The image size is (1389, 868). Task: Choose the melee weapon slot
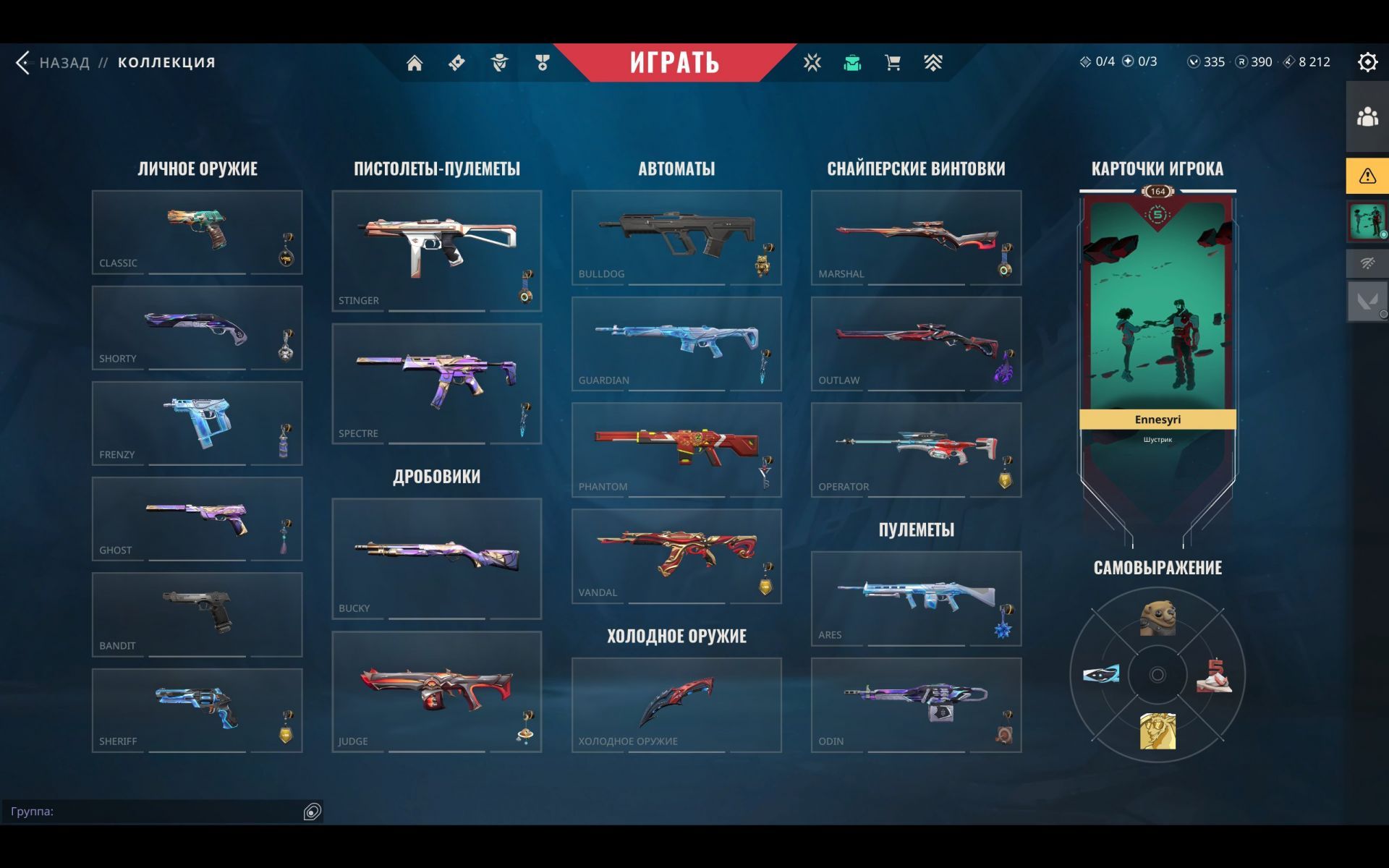[x=676, y=705]
